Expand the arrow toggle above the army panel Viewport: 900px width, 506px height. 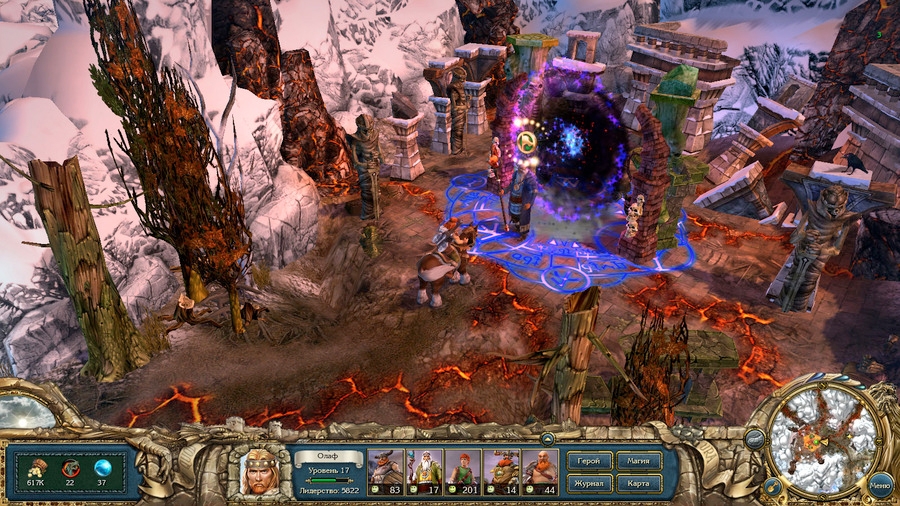(x=547, y=438)
